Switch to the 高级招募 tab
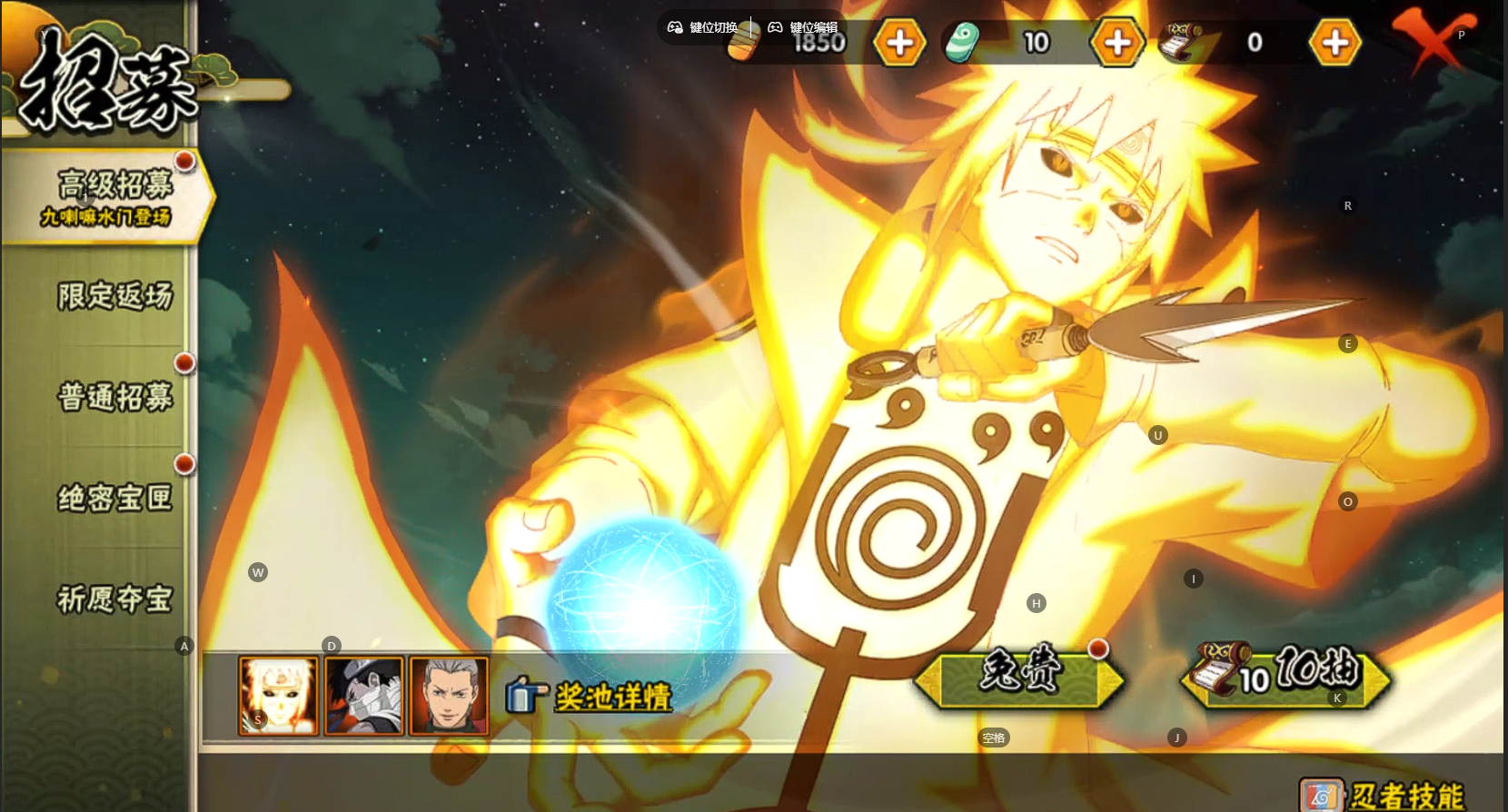 point(109,197)
